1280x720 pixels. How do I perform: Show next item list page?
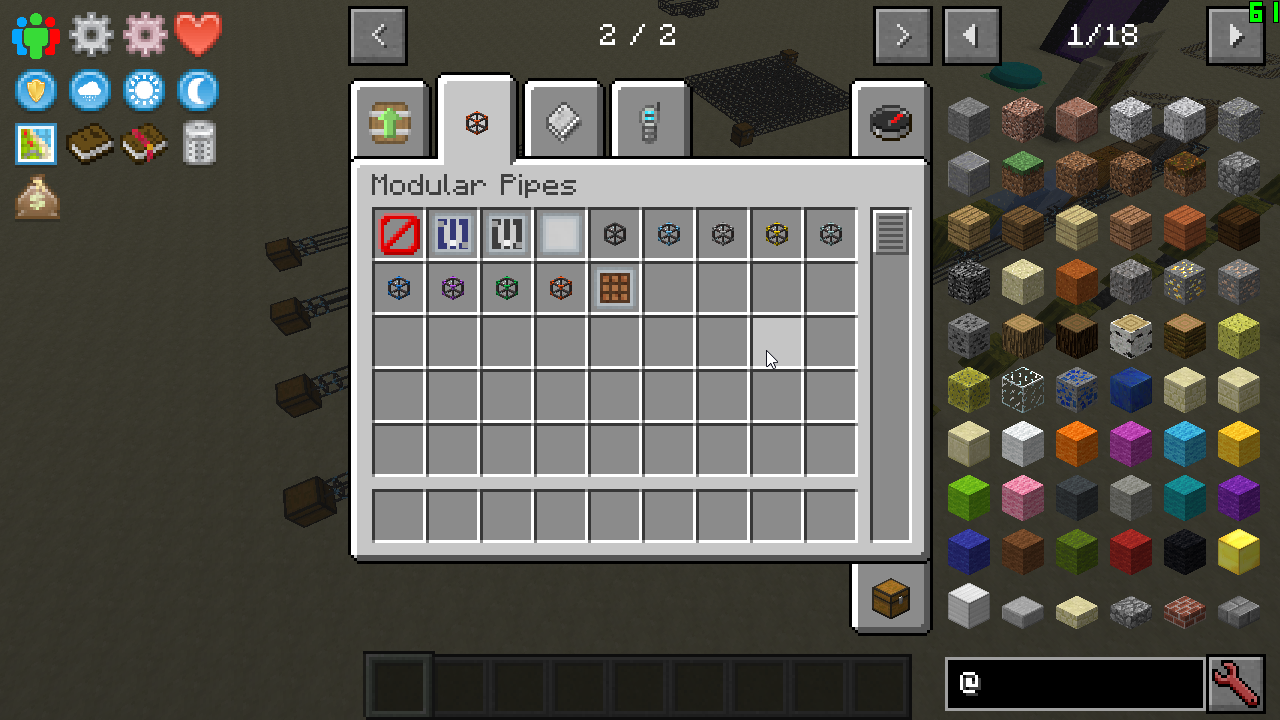(1235, 36)
